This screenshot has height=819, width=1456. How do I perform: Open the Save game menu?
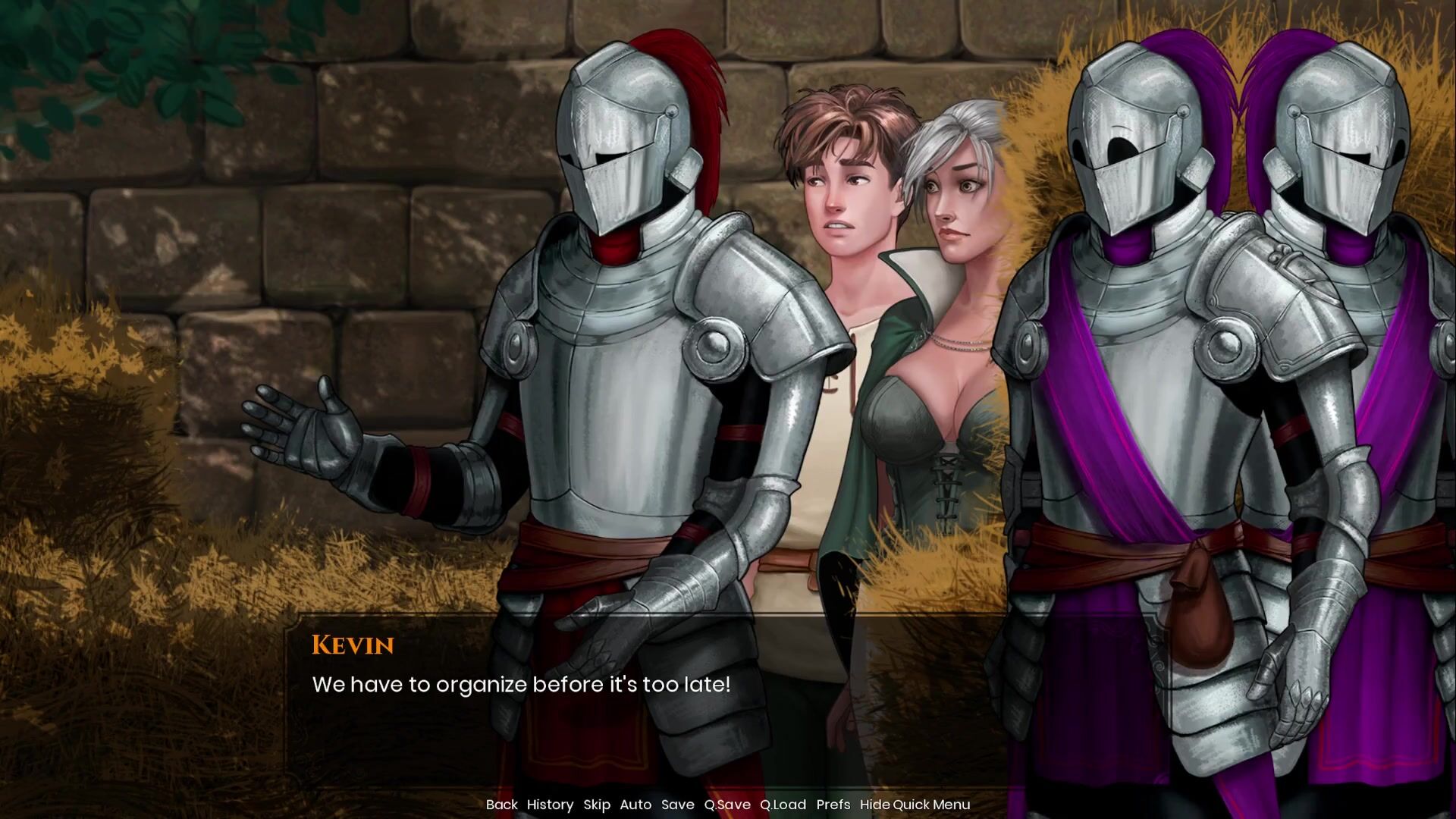(677, 805)
